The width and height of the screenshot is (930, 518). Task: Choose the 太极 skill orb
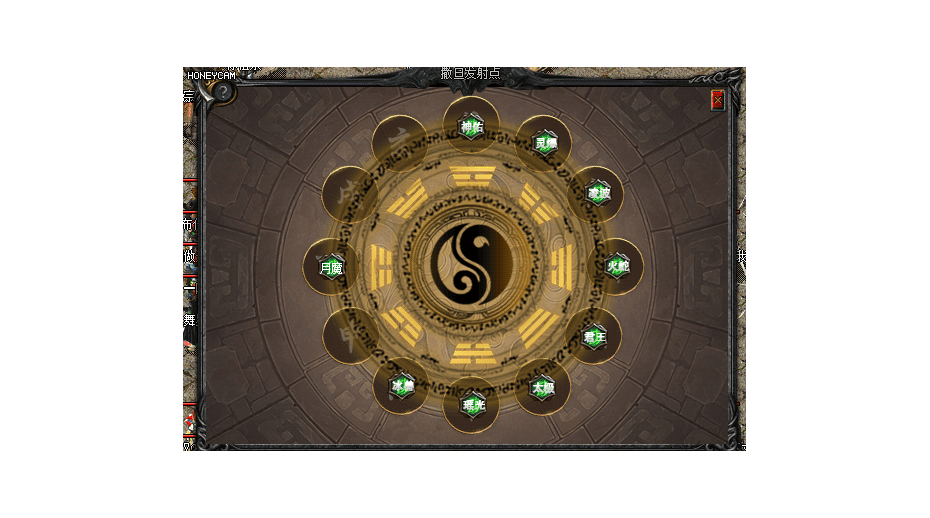tap(543, 387)
